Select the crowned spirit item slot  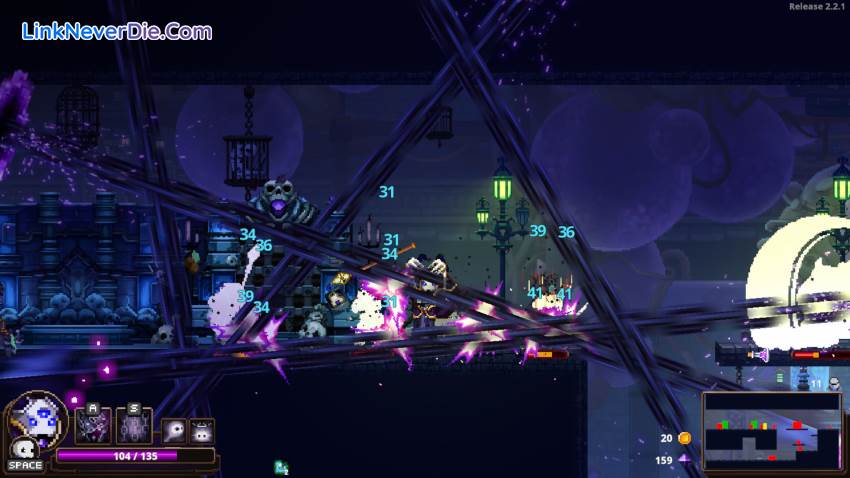[x=202, y=431]
